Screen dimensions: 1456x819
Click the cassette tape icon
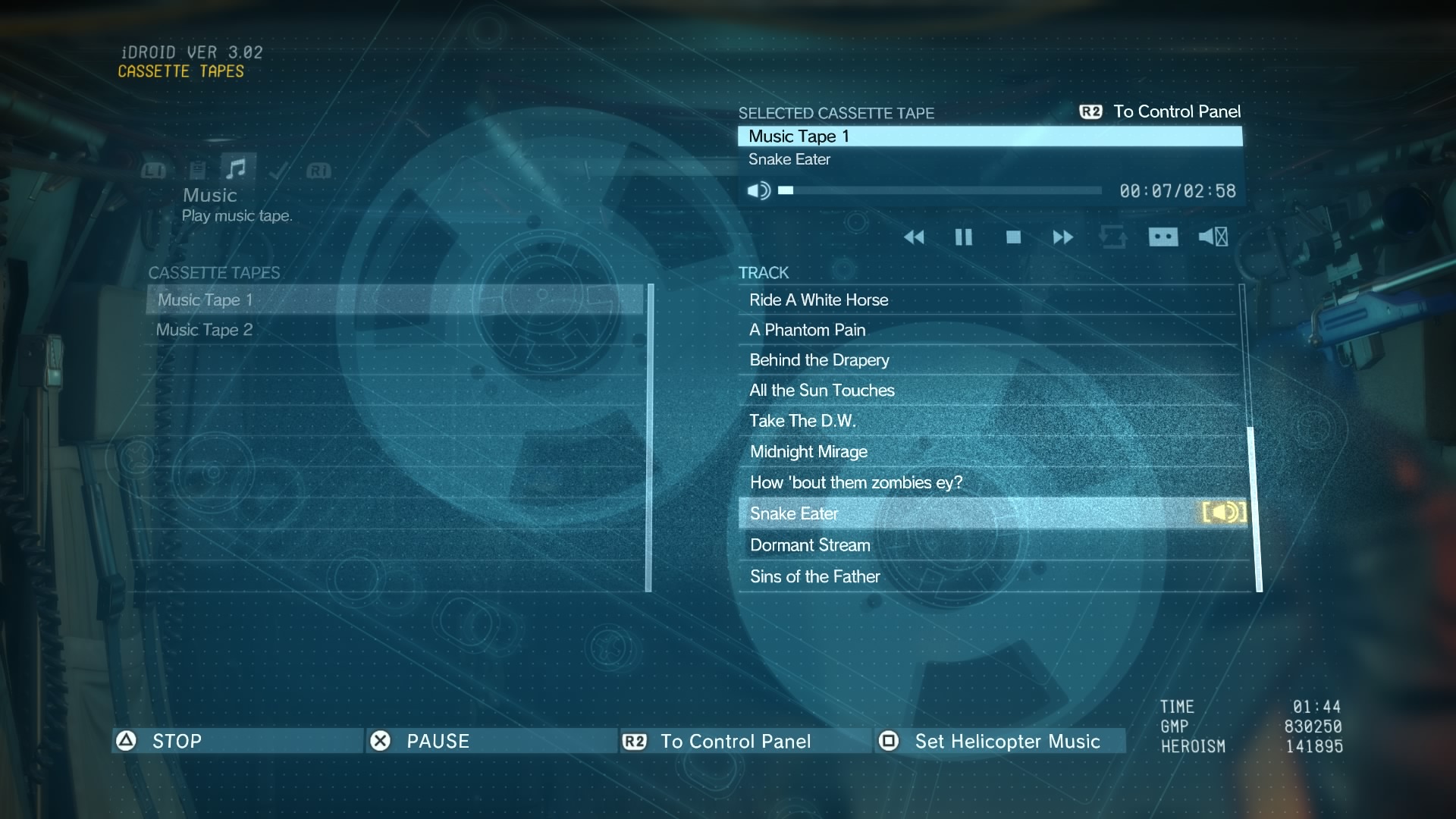pyautogui.click(x=1163, y=237)
